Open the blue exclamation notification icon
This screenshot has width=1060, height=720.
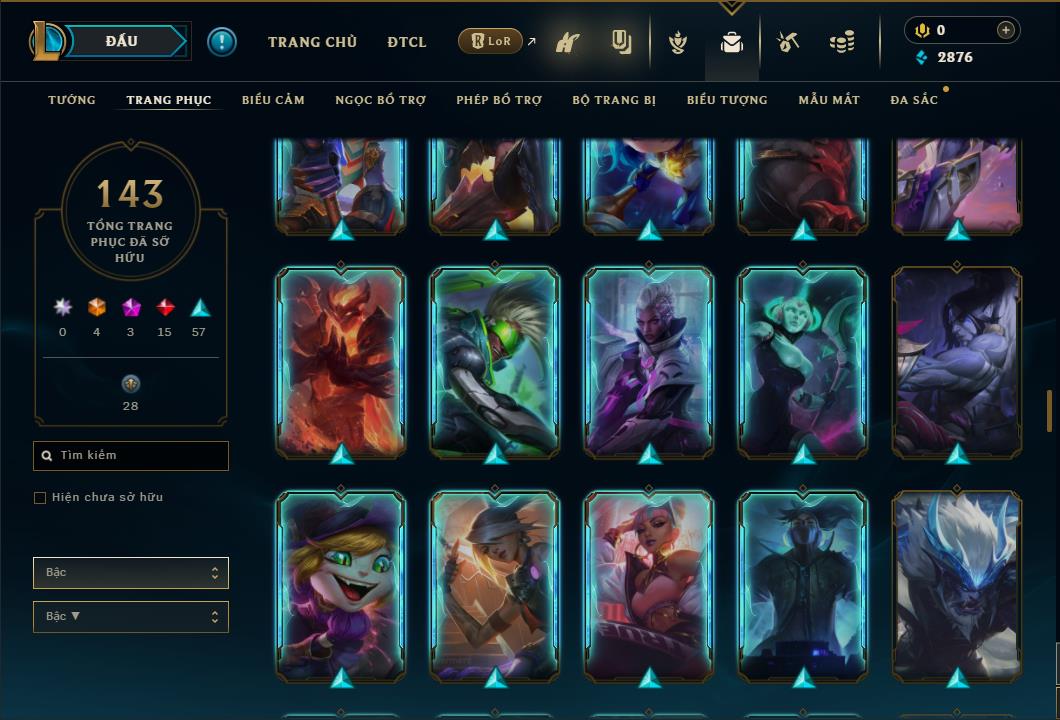pyautogui.click(x=222, y=42)
